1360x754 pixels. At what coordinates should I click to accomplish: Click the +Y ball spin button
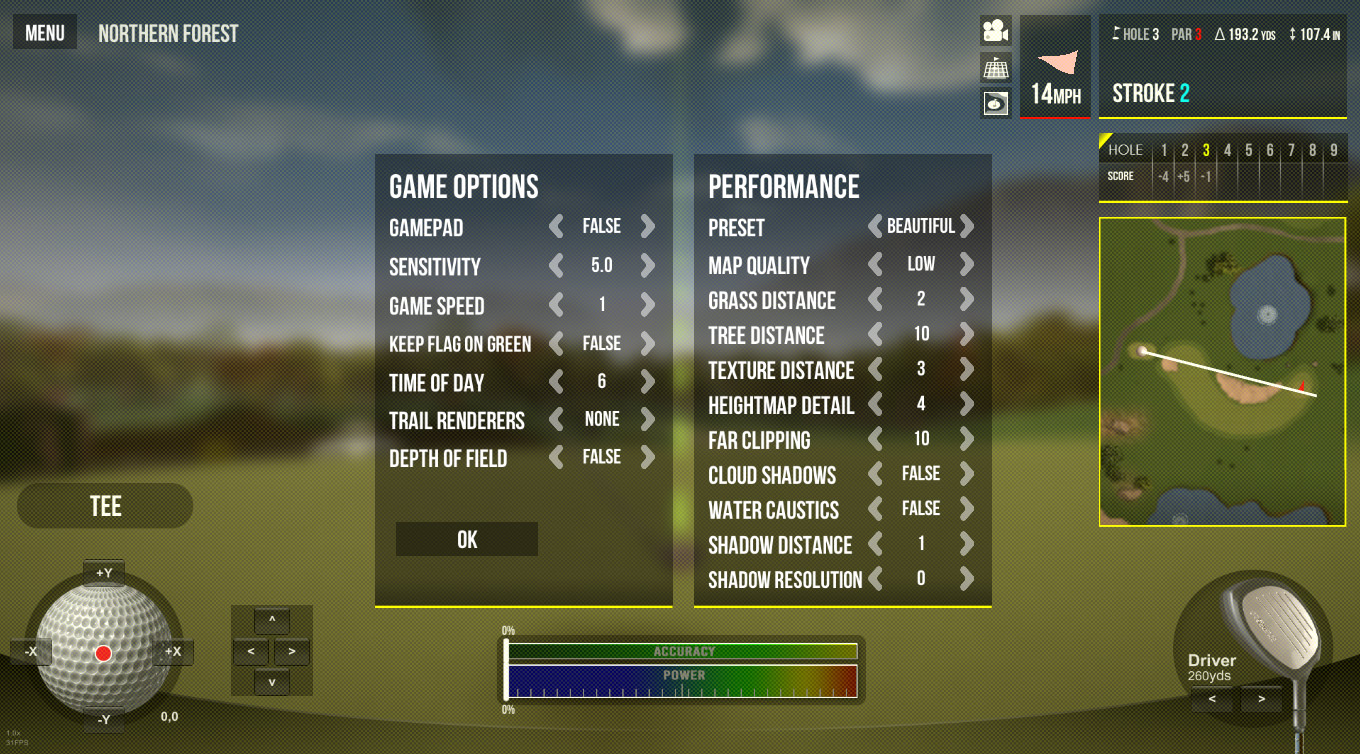pyautogui.click(x=104, y=573)
